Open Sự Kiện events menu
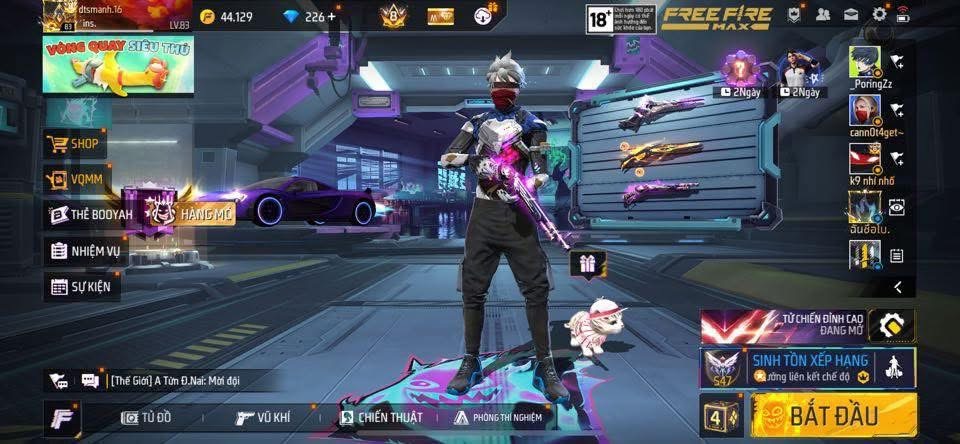 pyautogui.click(x=84, y=287)
